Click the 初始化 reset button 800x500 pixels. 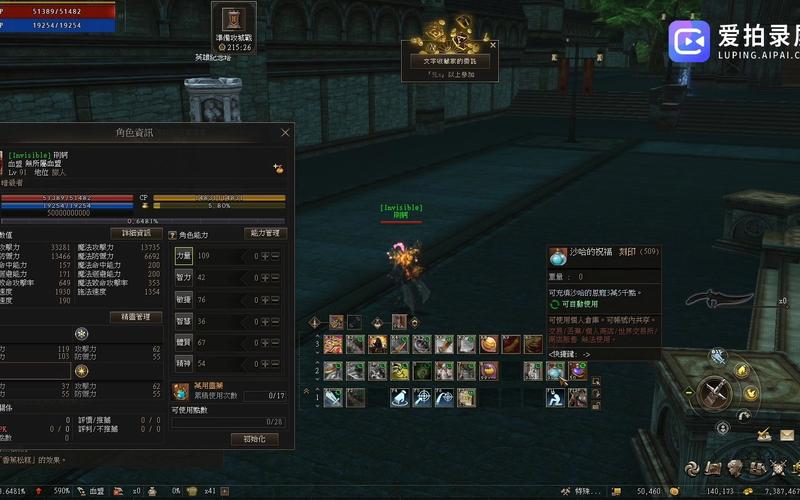[254, 439]
